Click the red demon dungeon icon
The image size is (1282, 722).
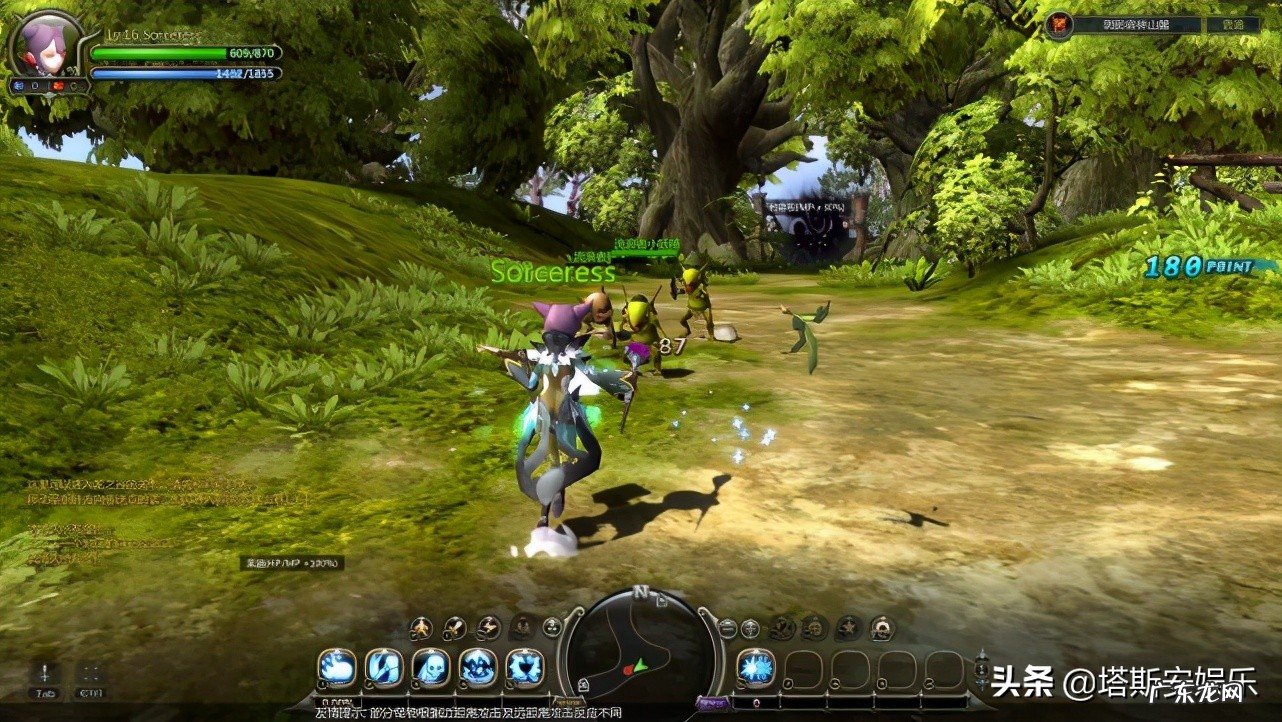pyautogui.click(x=1060, y=24)
